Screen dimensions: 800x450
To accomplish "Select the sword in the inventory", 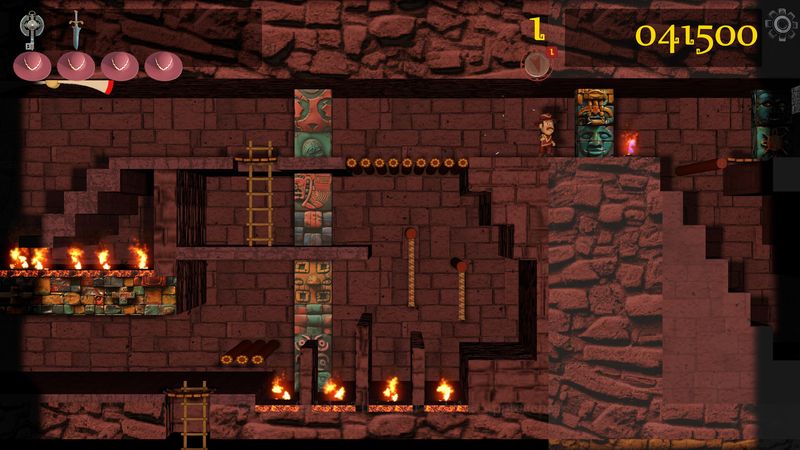I will pos(76,28).
